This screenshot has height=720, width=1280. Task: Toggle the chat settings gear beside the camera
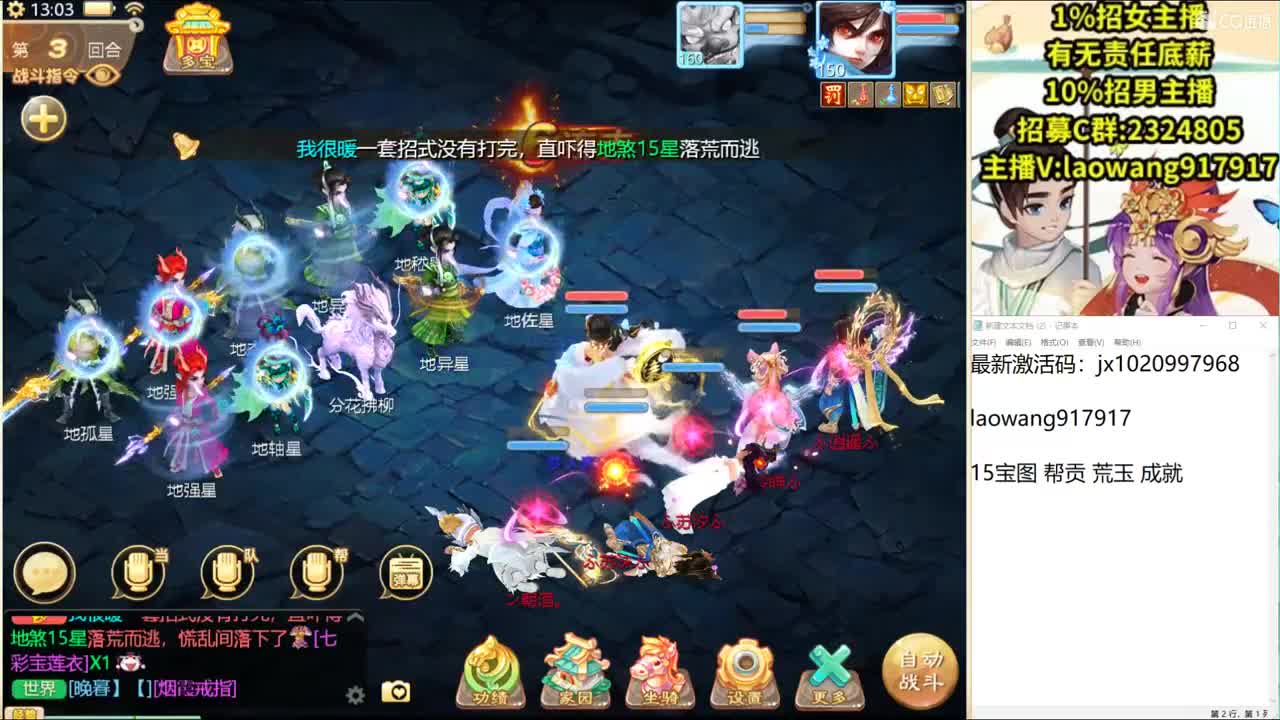357,692
